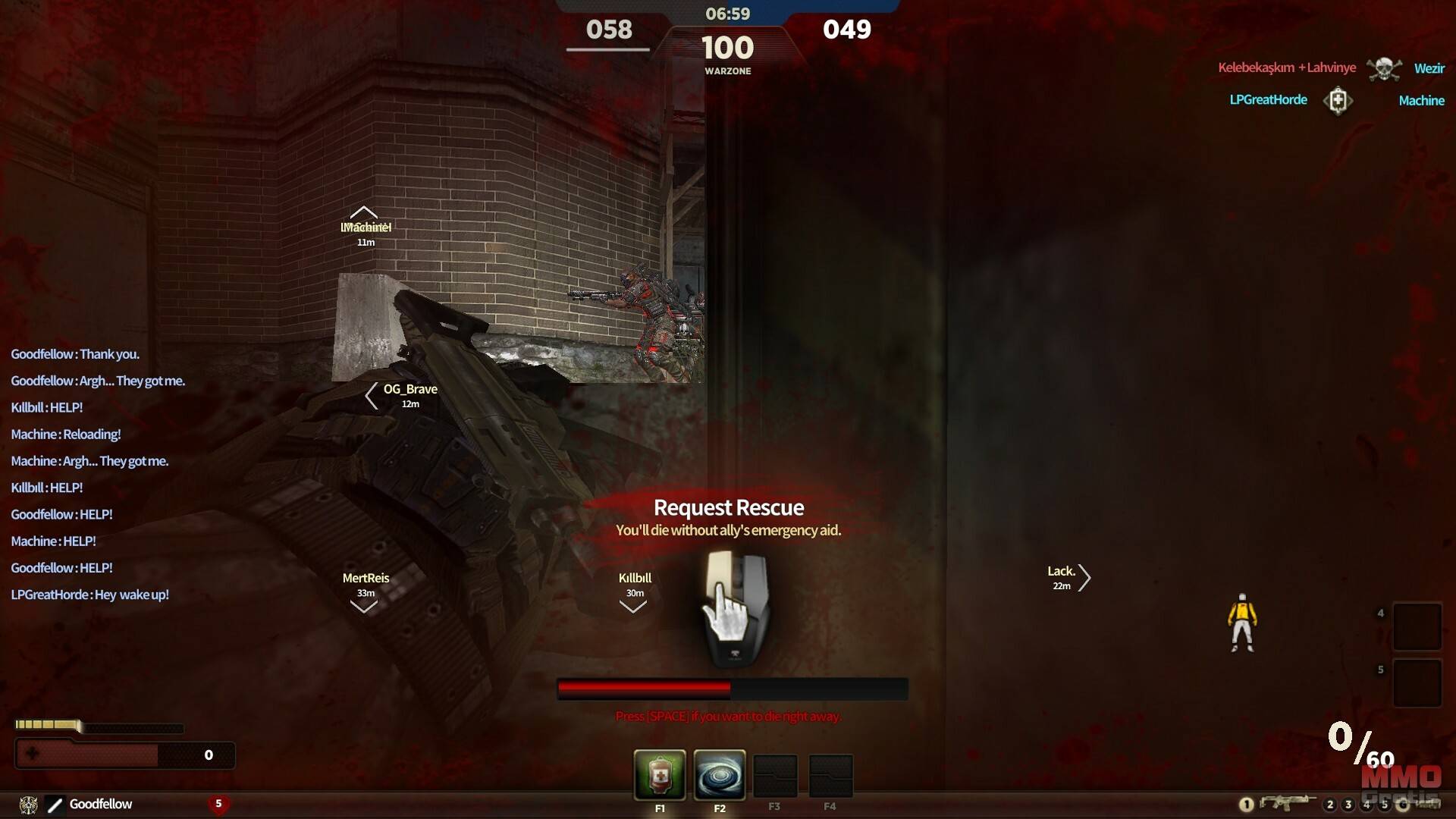Activate the vortex skill in slot F2

click(719, 774)
